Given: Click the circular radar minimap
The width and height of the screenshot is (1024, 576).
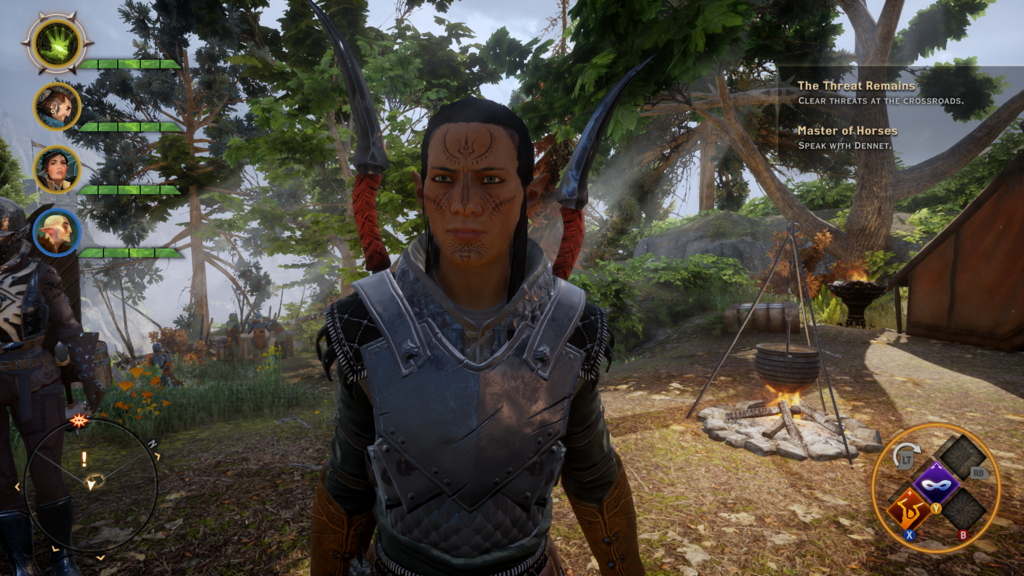Looking at the screenshot, I should coord(91,485).
